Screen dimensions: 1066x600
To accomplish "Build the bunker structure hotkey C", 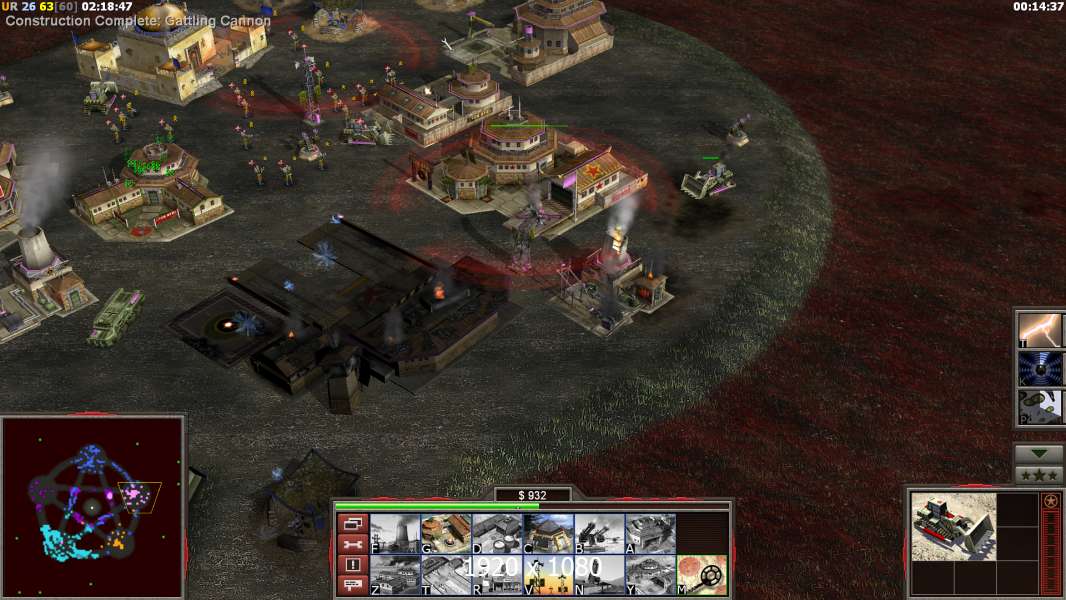I will coord(548,534).
